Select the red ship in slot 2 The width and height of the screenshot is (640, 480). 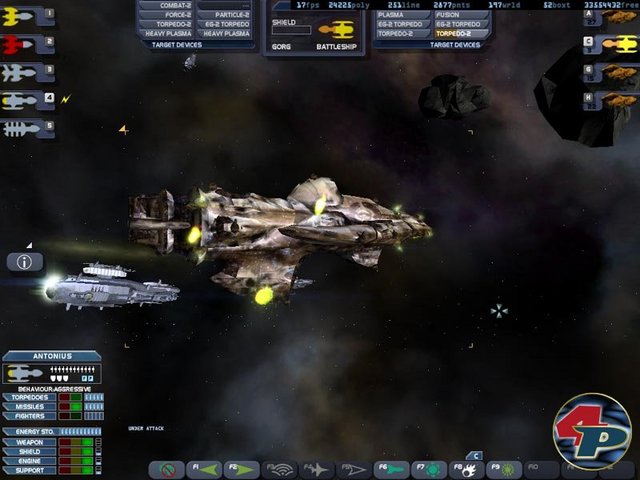27,44
